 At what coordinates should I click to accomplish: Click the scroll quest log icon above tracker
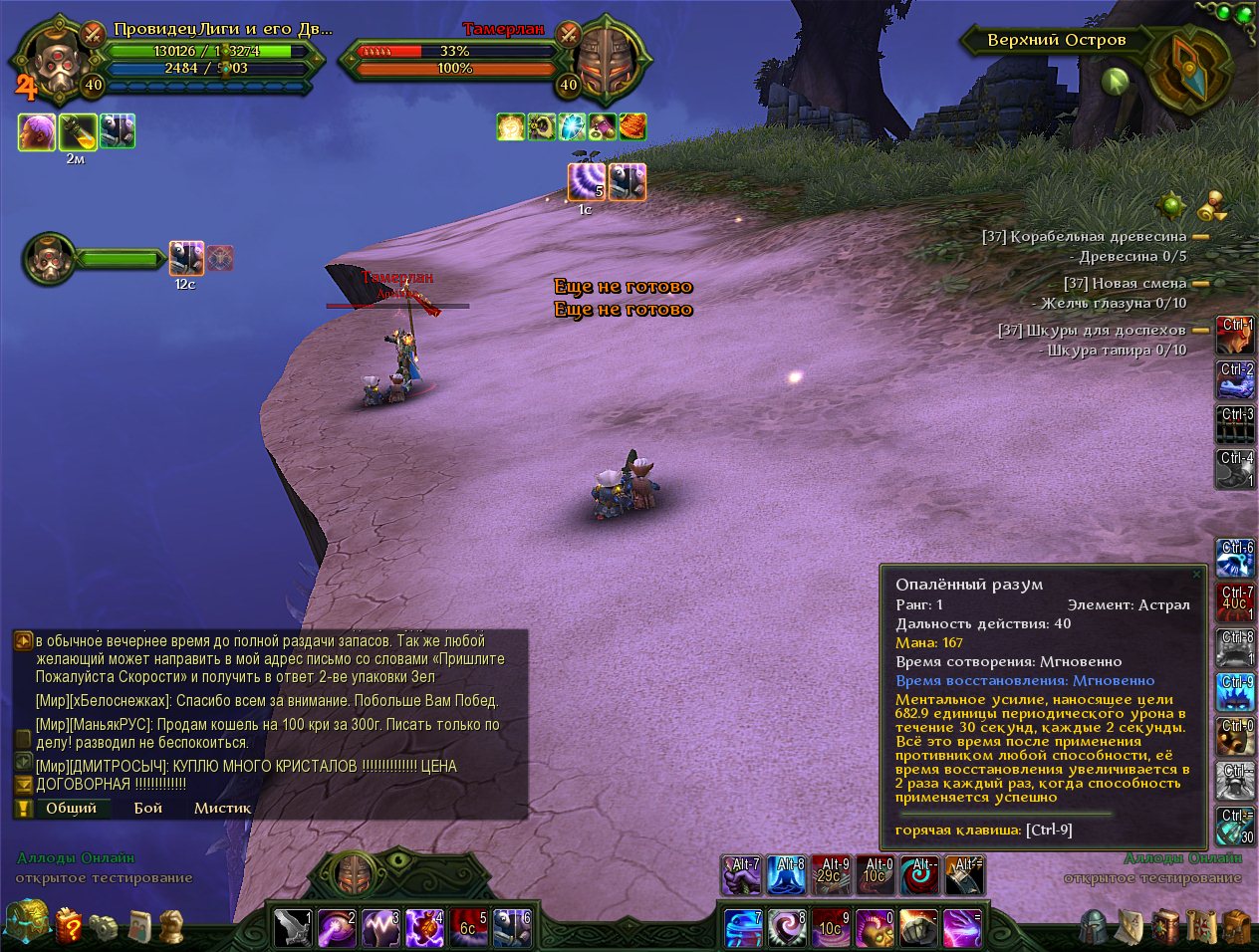coord(1212,206)
